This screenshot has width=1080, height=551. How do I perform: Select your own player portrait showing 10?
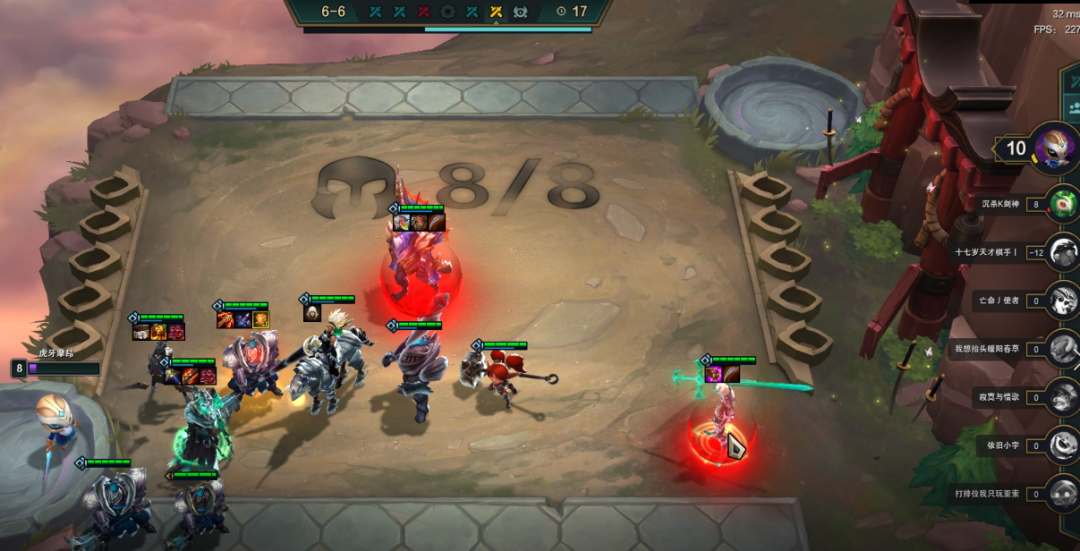coord(1056,150)
